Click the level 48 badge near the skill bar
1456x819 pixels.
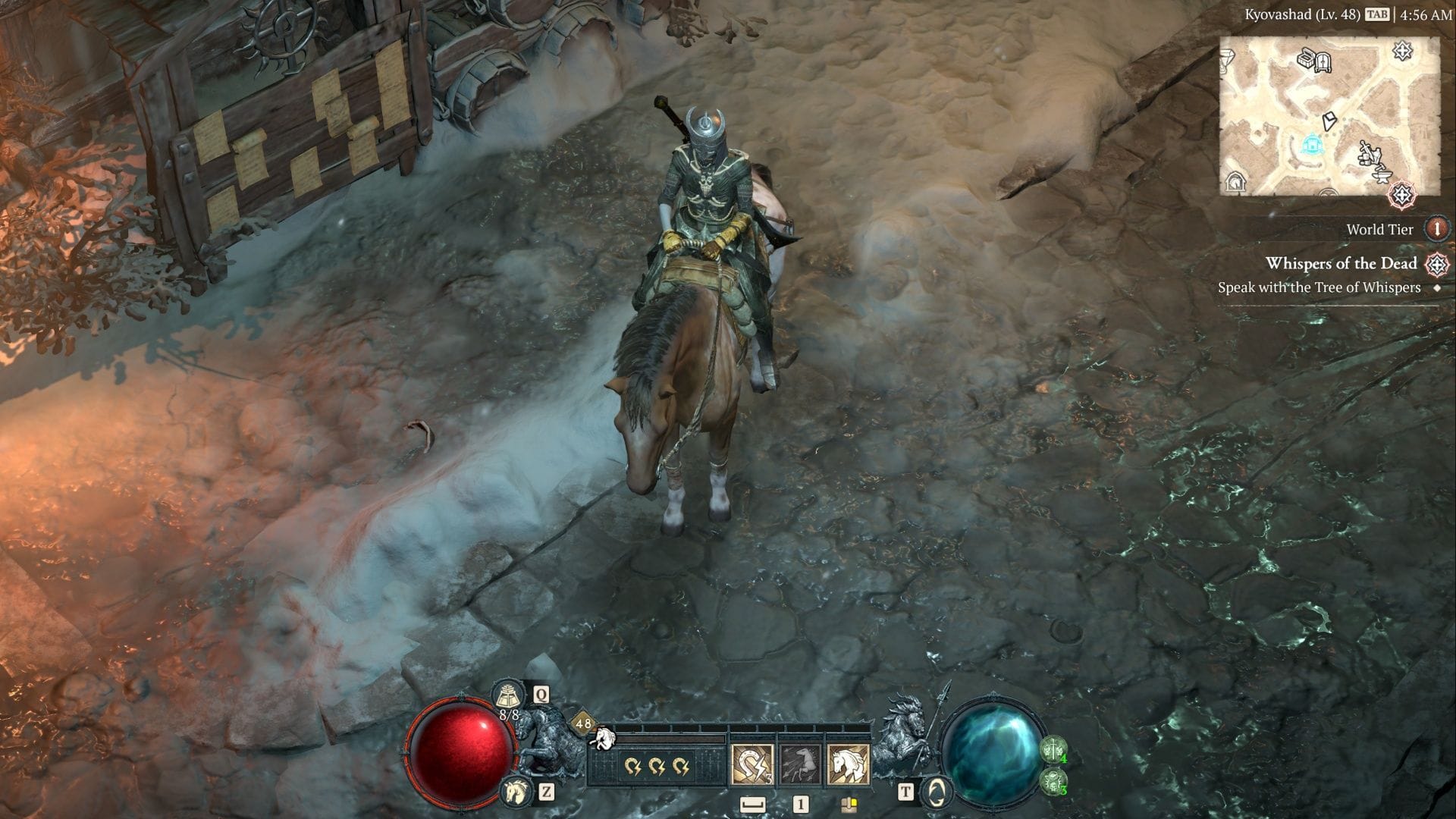[x=583, y=723]
